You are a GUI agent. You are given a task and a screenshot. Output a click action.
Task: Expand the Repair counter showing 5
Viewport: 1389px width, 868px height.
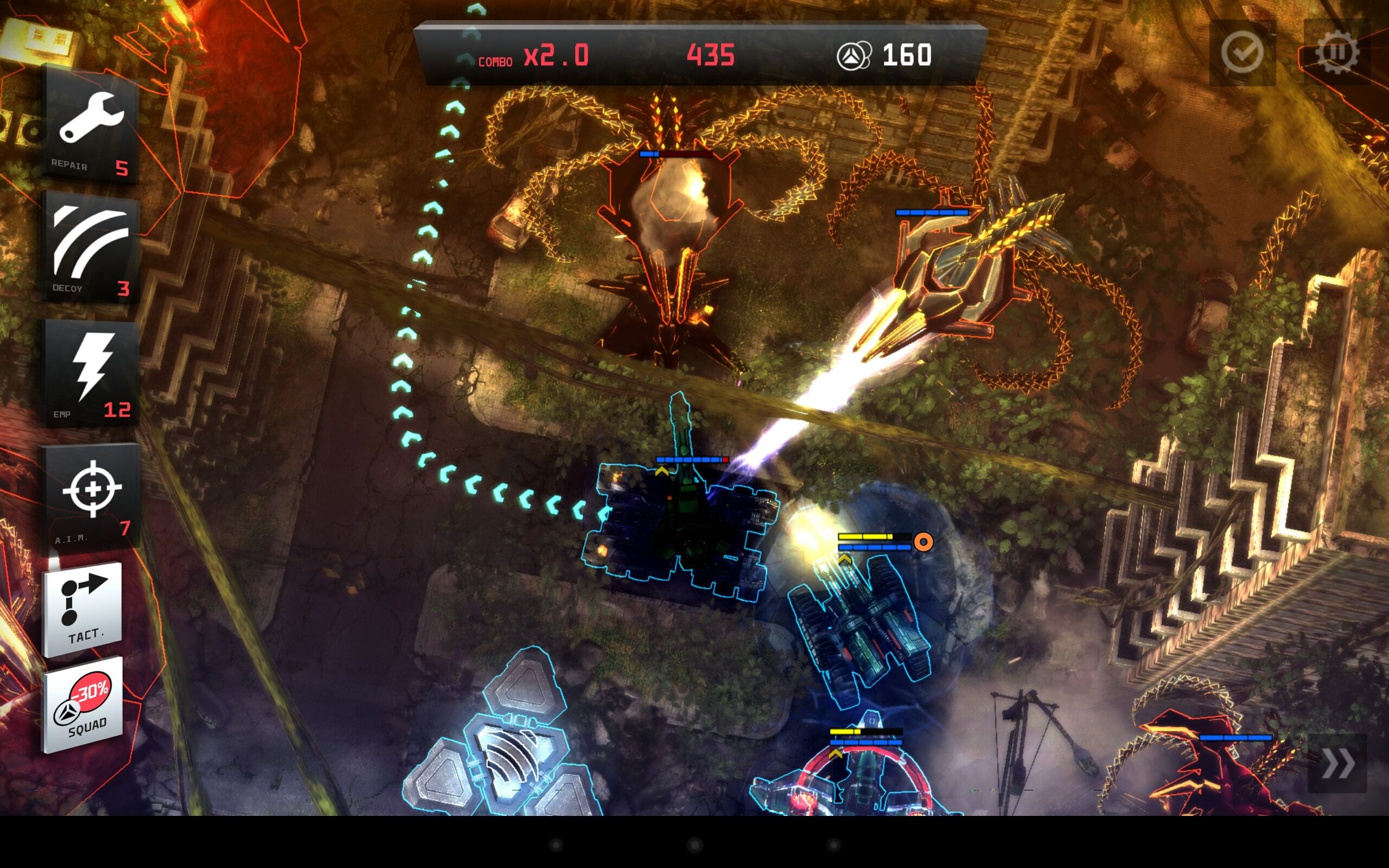[x=122, y=167]
